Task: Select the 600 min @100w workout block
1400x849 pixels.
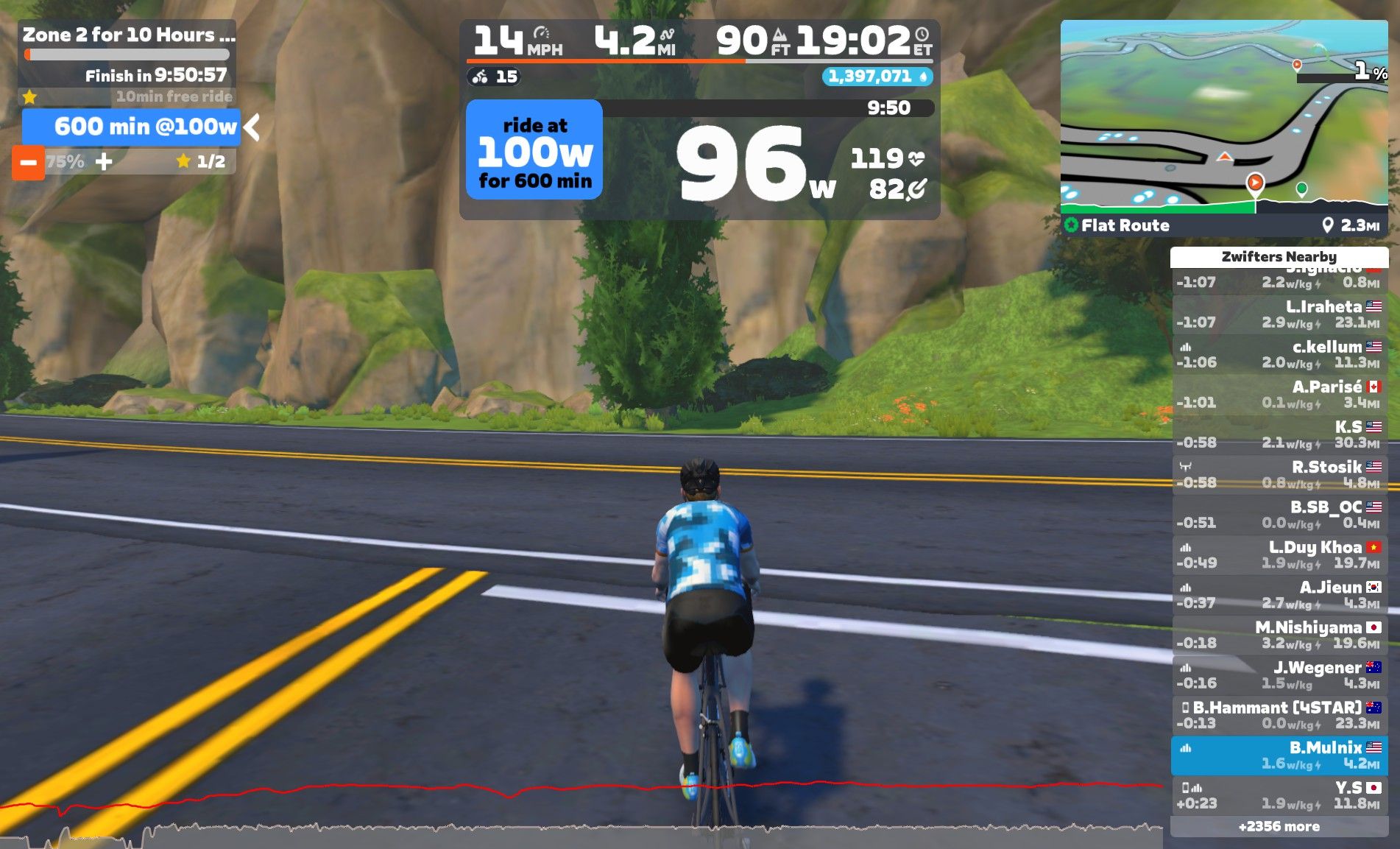Action: (x=132, y=127)
